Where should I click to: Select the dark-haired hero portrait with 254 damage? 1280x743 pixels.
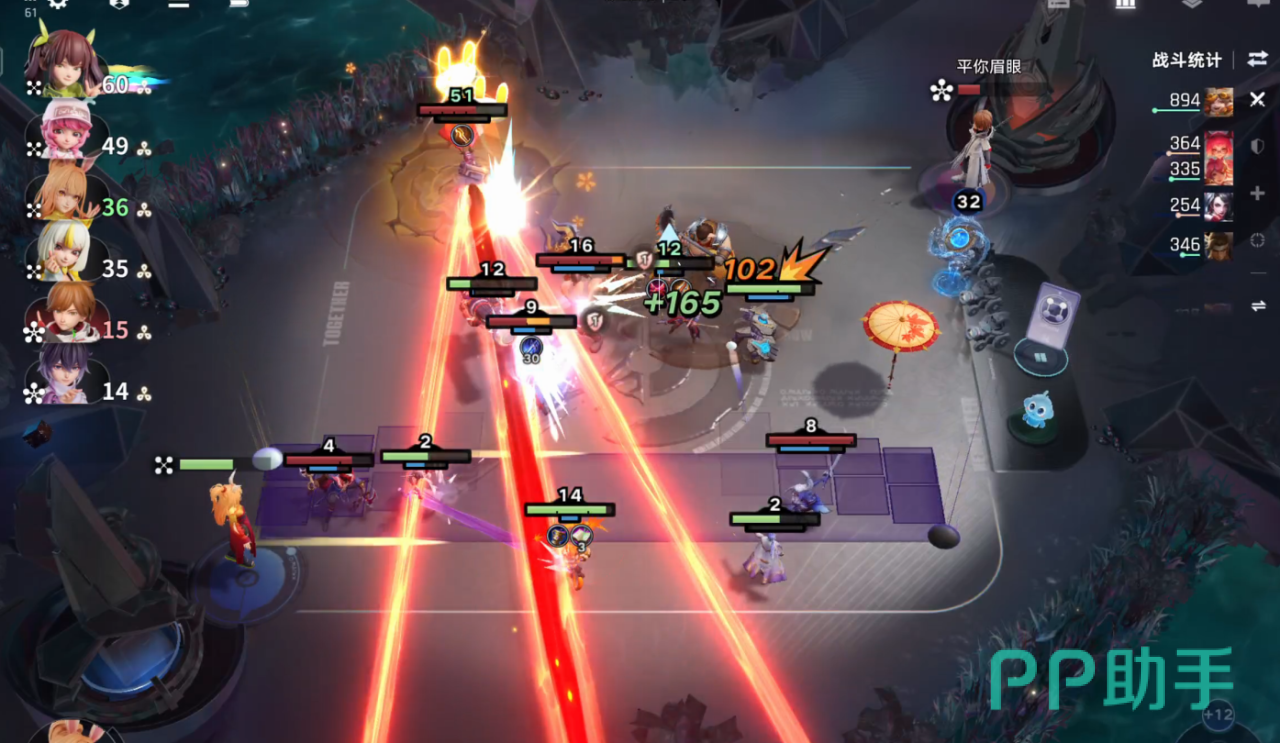click(1219, 206)
